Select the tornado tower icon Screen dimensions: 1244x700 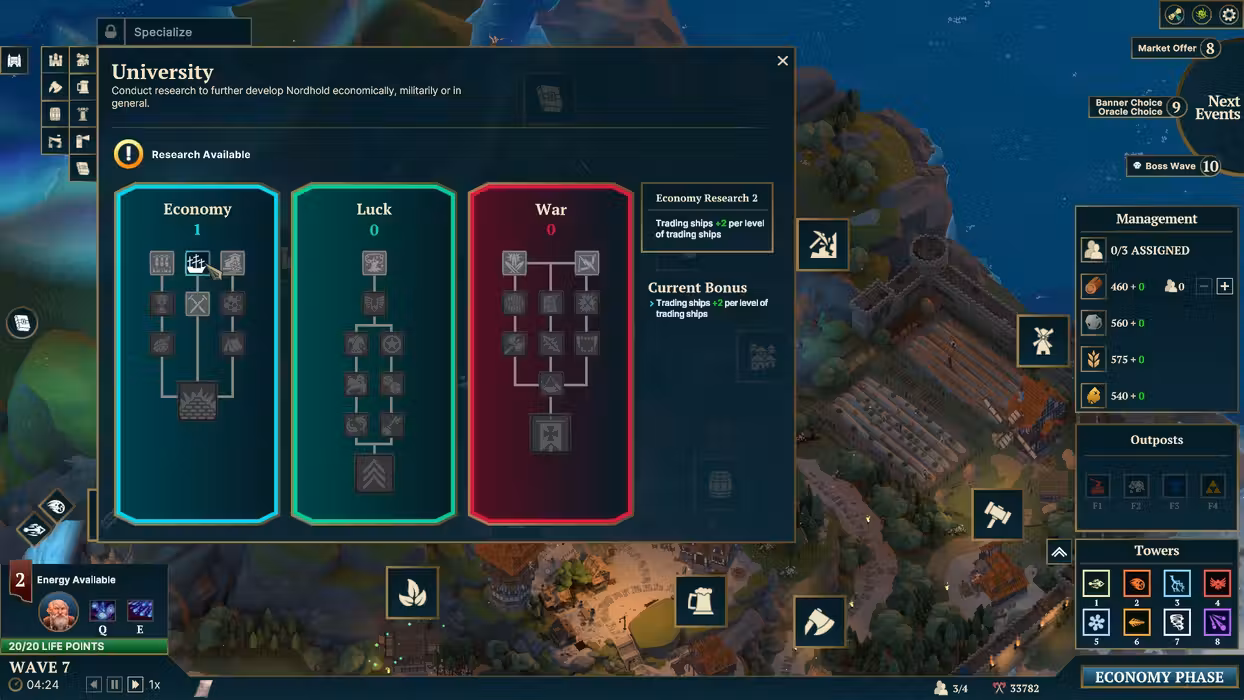(x=1177, y=623)
